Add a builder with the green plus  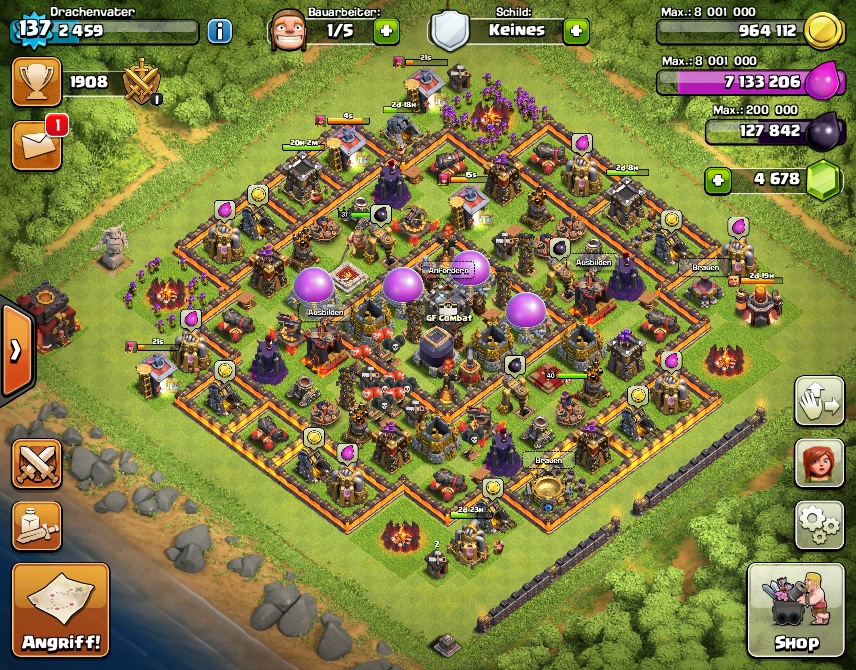386,31
